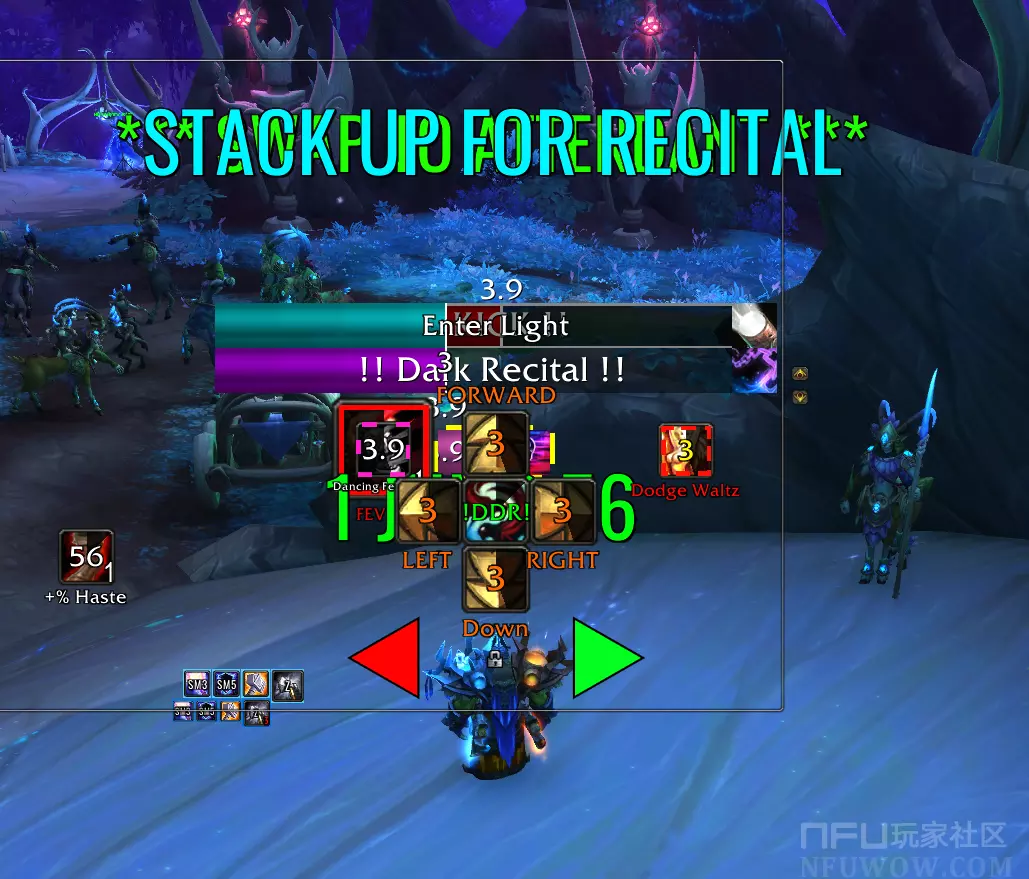Click the red left-pointing arrow

(386, 658)
